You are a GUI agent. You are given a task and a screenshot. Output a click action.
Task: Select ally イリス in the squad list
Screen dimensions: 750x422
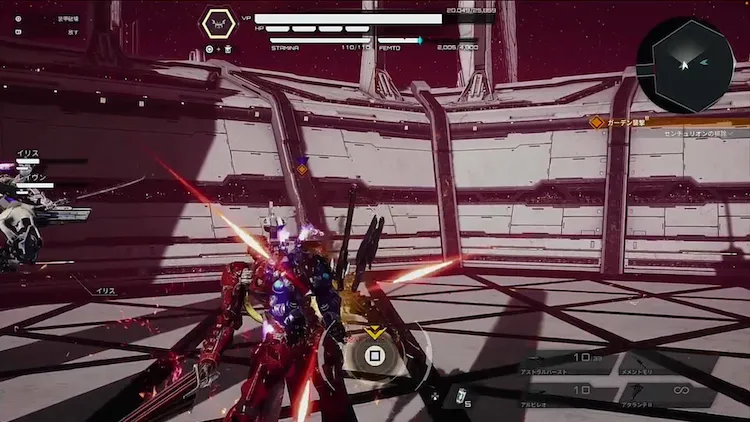[28, 154]
